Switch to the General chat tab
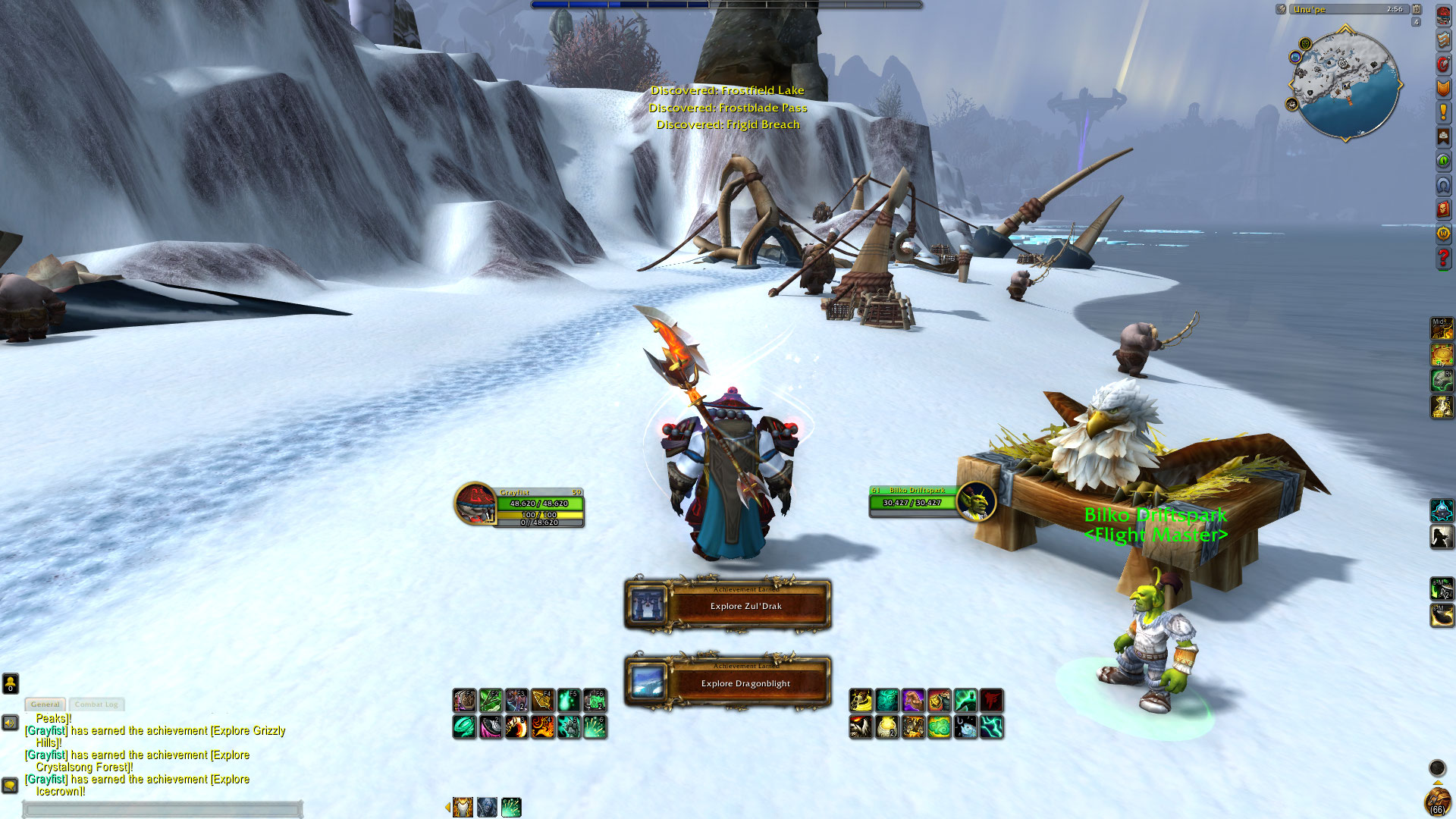 tap(45, 704)
